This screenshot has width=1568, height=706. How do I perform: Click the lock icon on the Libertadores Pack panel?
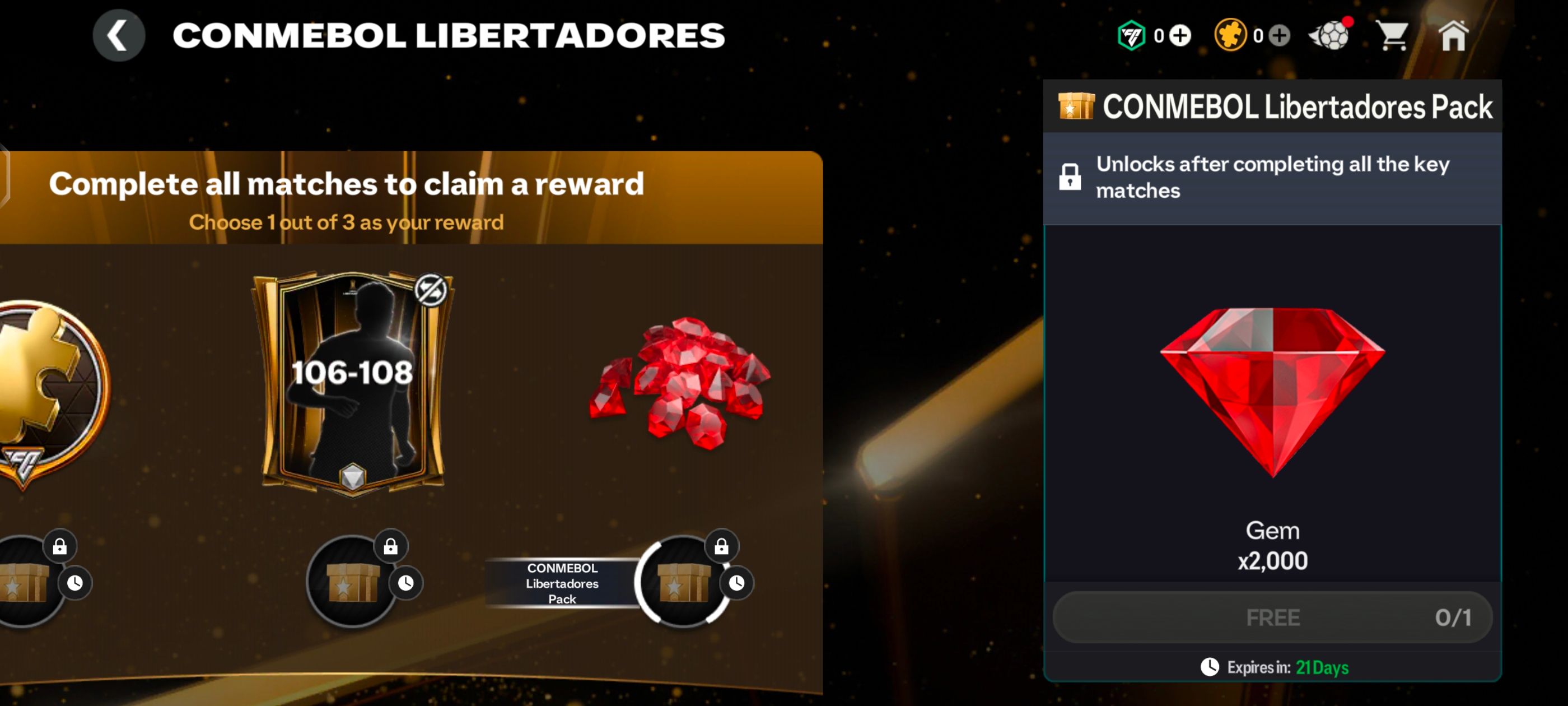tap(1072, 176)
